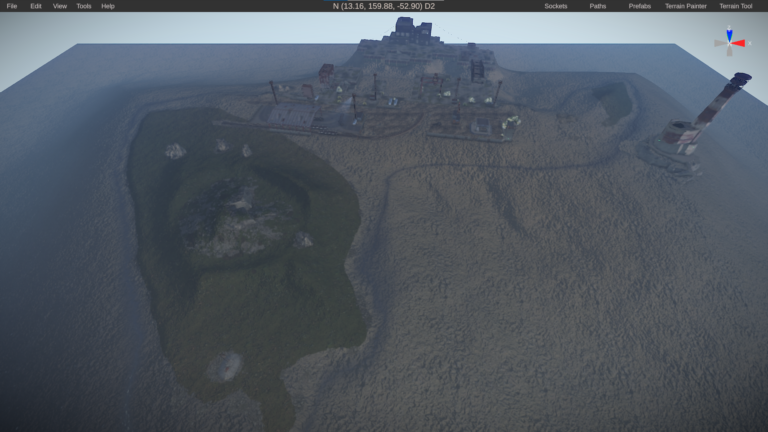Open the File menu

tap(12, 6)
